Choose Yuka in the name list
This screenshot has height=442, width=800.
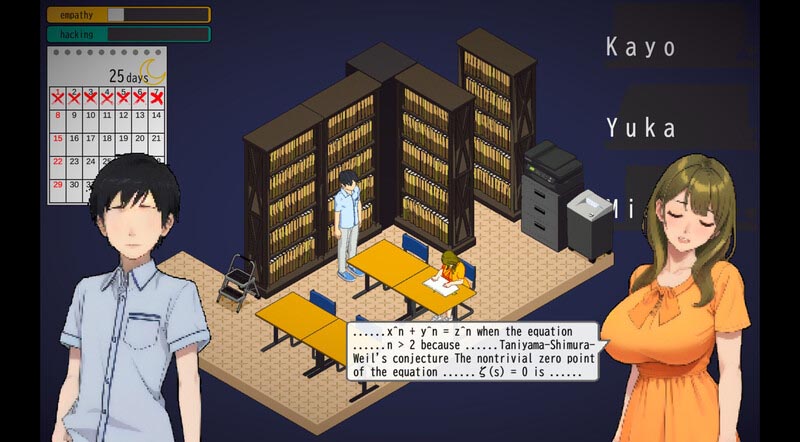tap(641, 128)
